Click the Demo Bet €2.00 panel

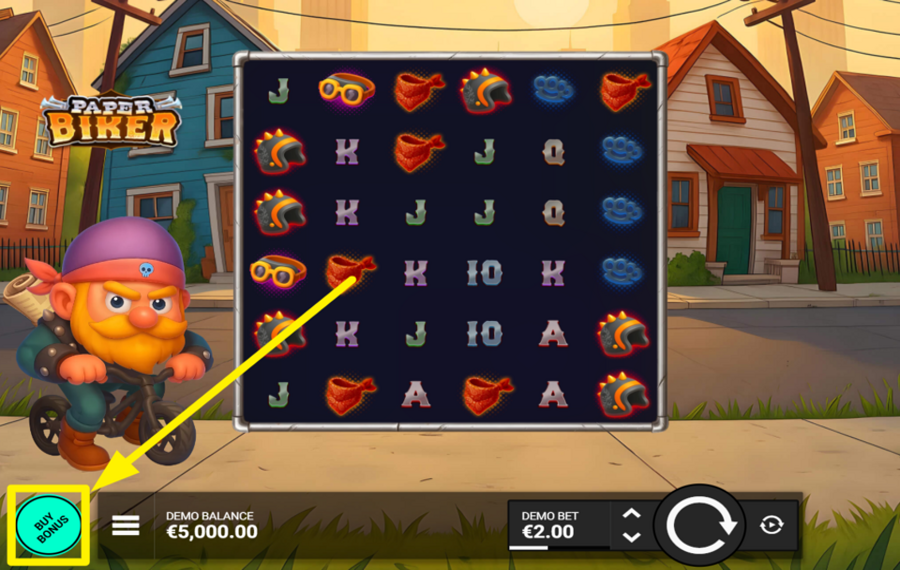coord(556,525)
